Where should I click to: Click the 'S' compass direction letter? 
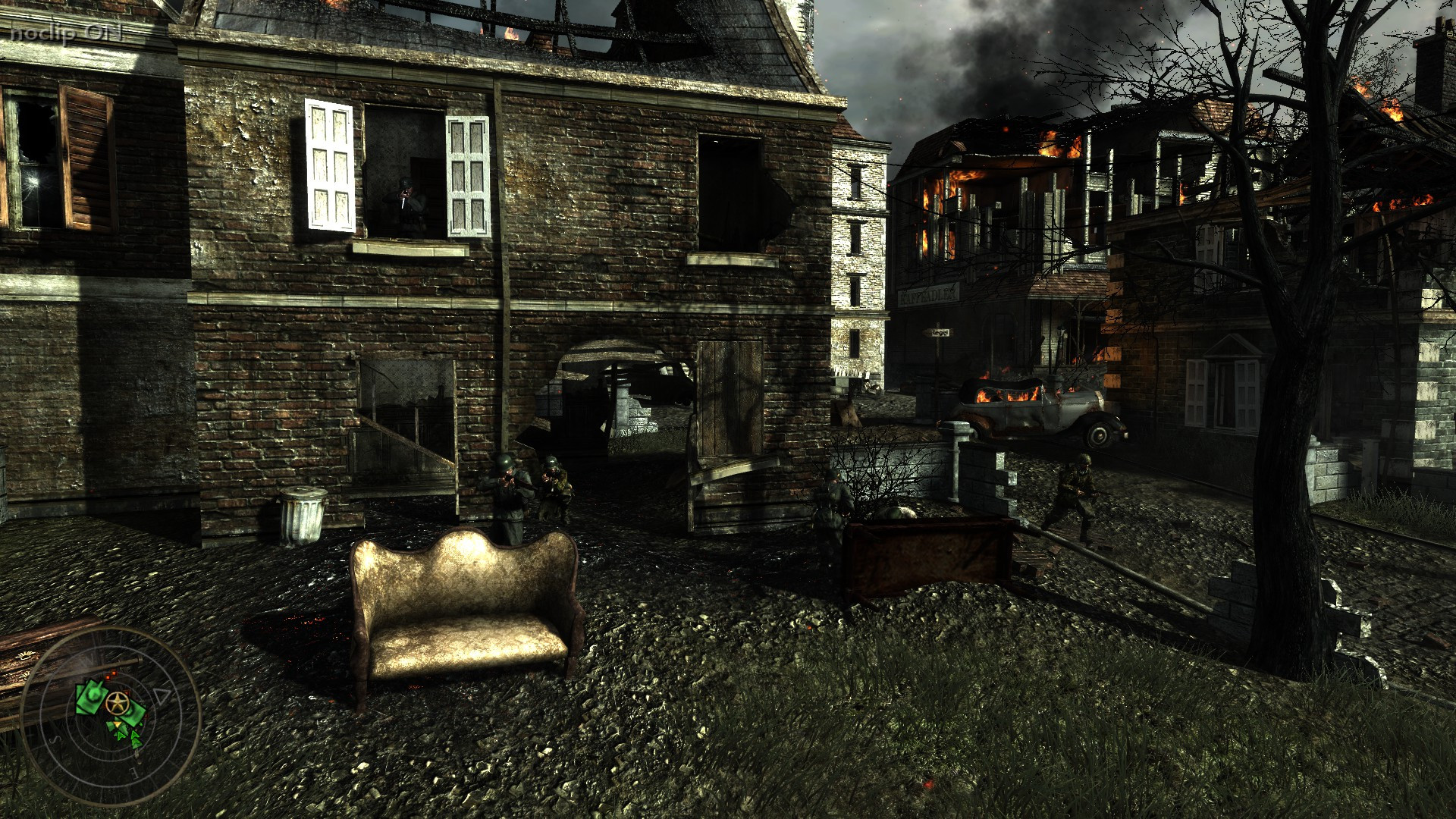[x=55, y=740]
